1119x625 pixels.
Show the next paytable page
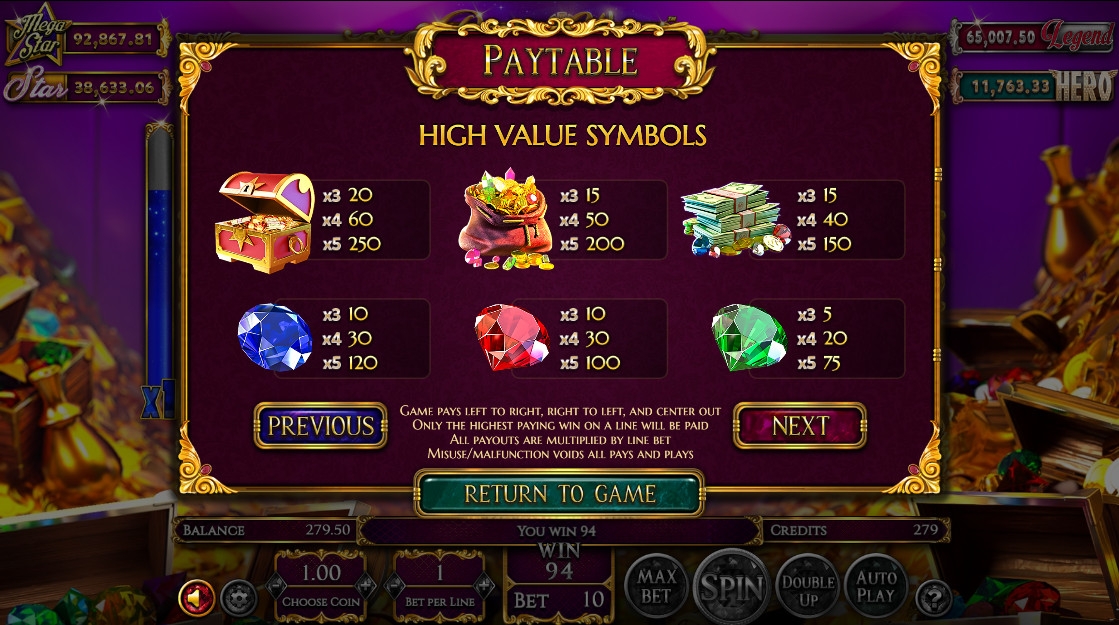point(799,426)
